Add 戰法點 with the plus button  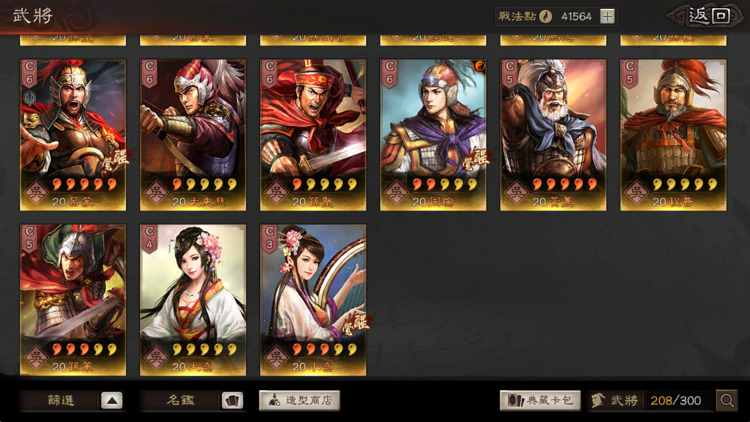coord(608,16)
